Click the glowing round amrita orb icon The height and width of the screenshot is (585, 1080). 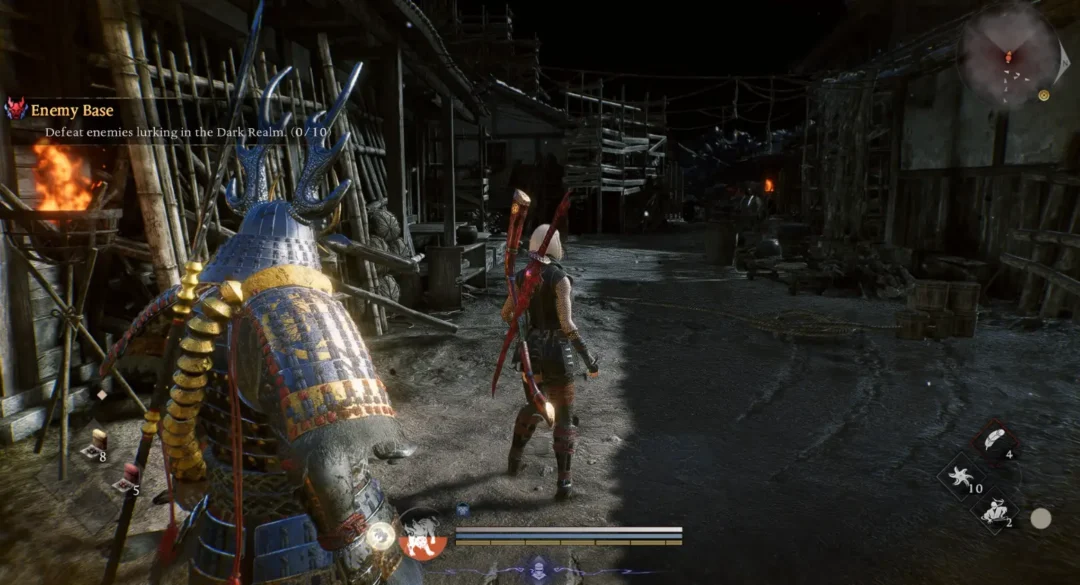(380, 536)
